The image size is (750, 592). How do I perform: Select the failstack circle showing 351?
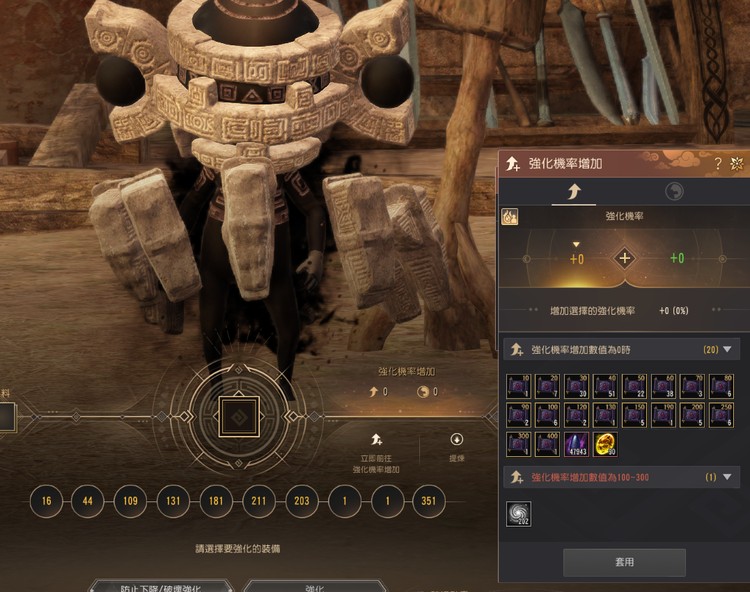(x=429, y=501)
